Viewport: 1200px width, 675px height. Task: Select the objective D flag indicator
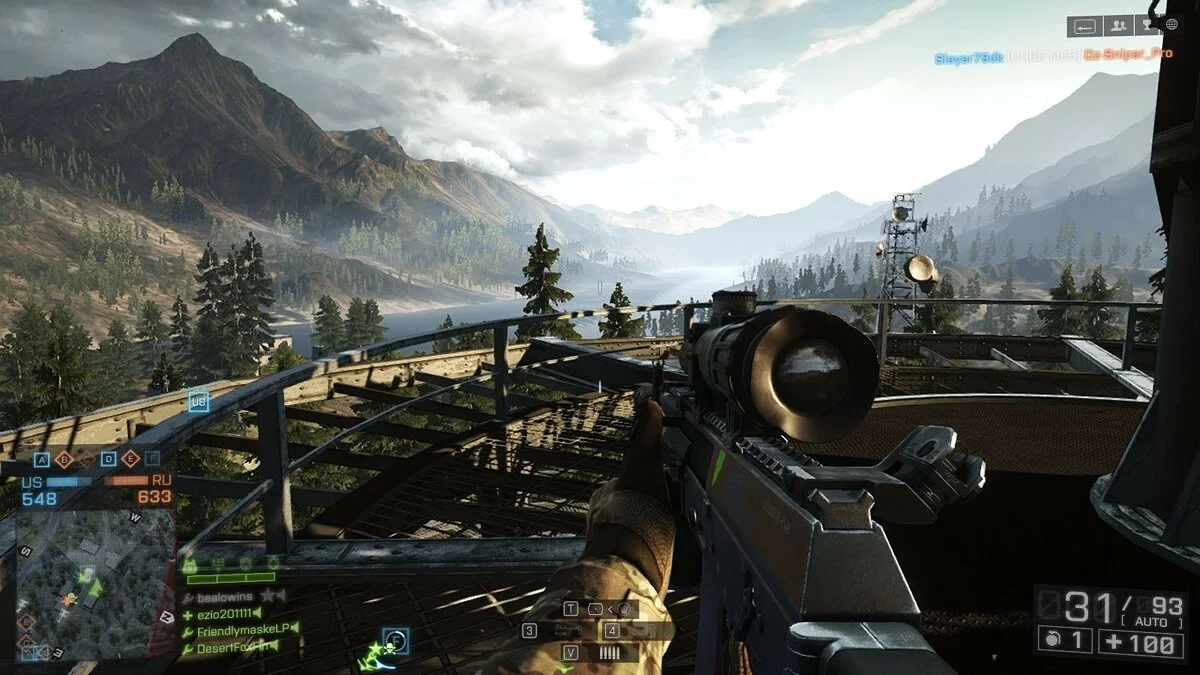pos(107,459)
